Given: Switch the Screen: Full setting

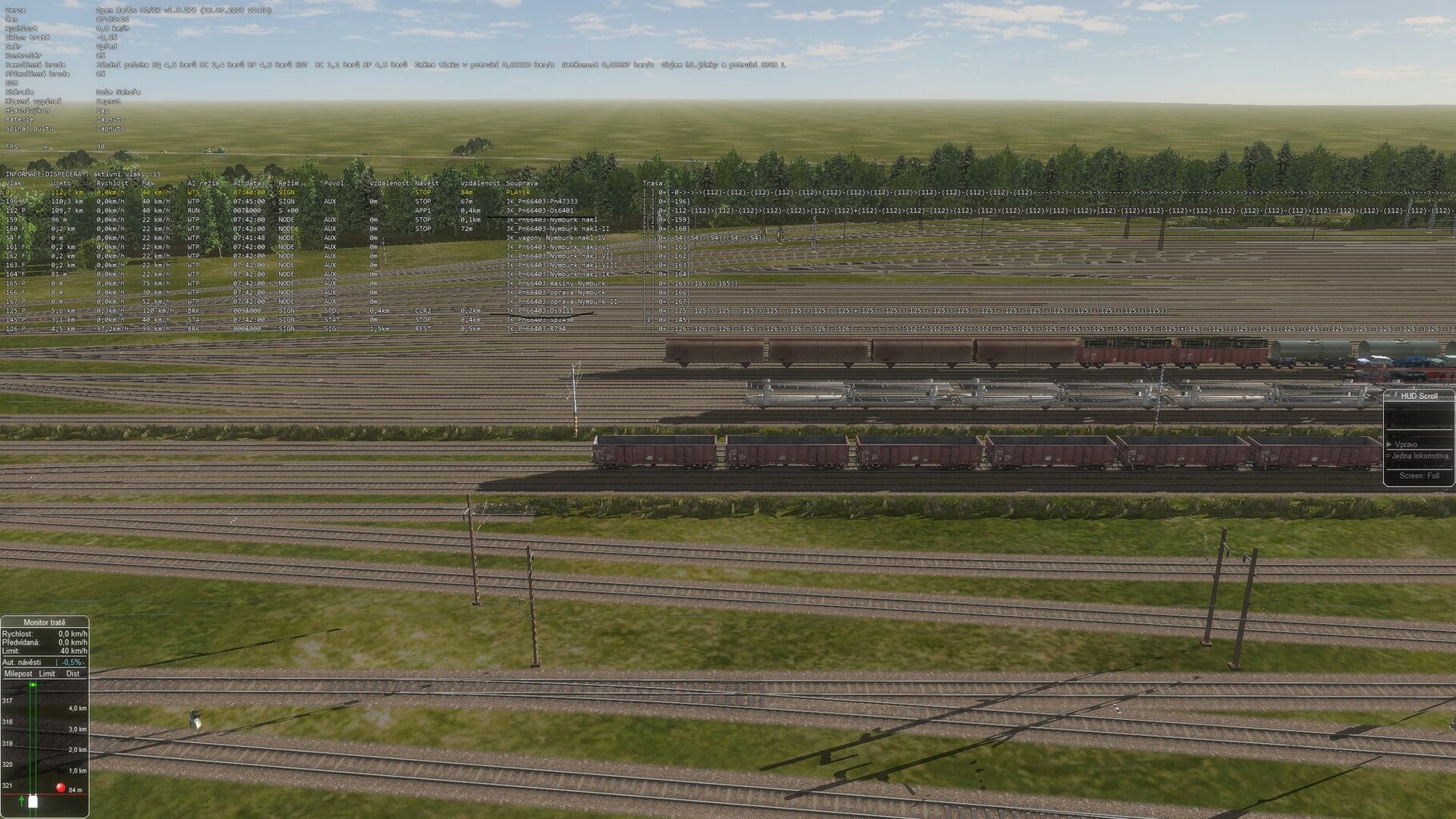Looking at the screenshot, I should (1419, 476).
